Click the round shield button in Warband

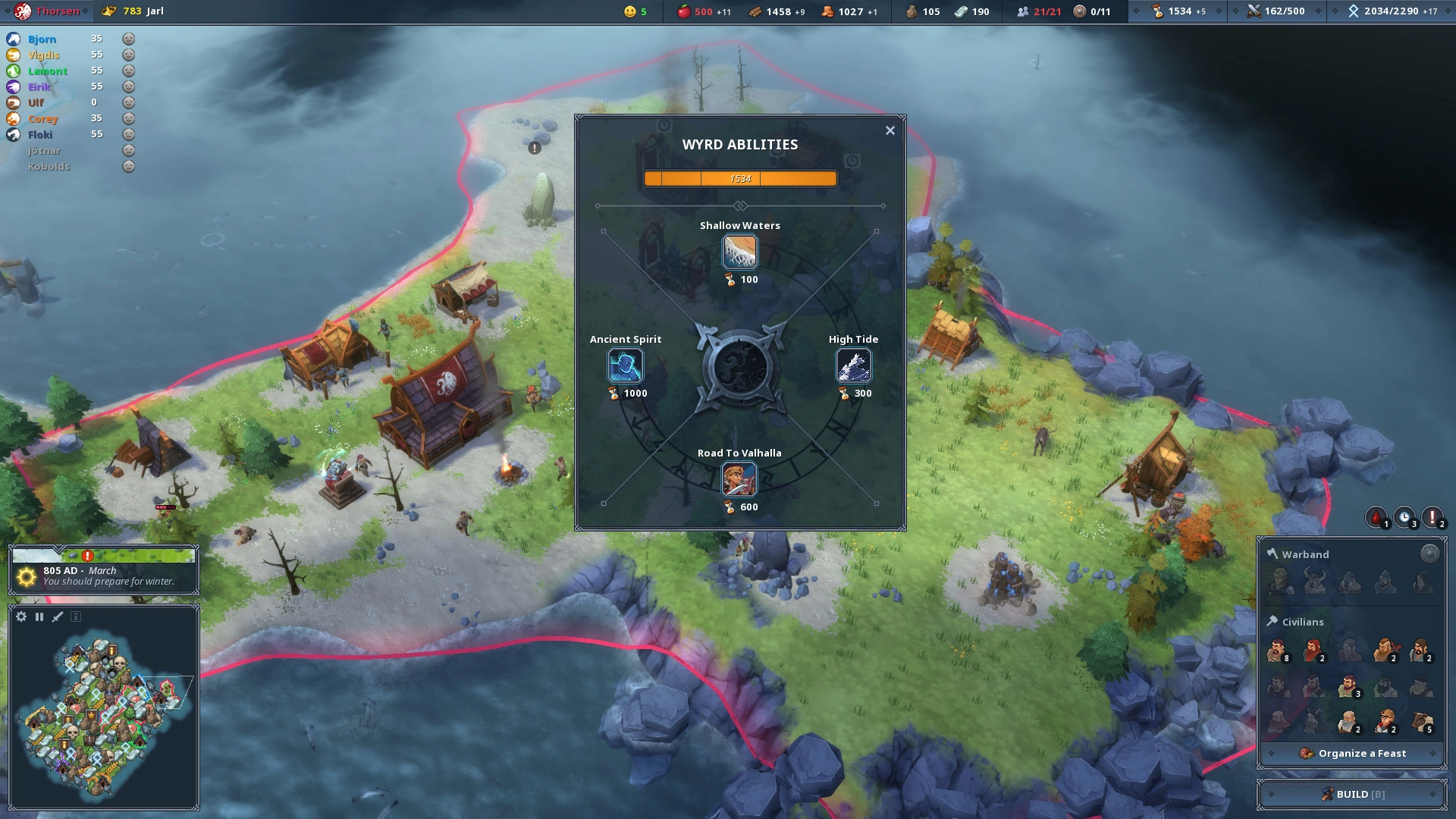1429,554
